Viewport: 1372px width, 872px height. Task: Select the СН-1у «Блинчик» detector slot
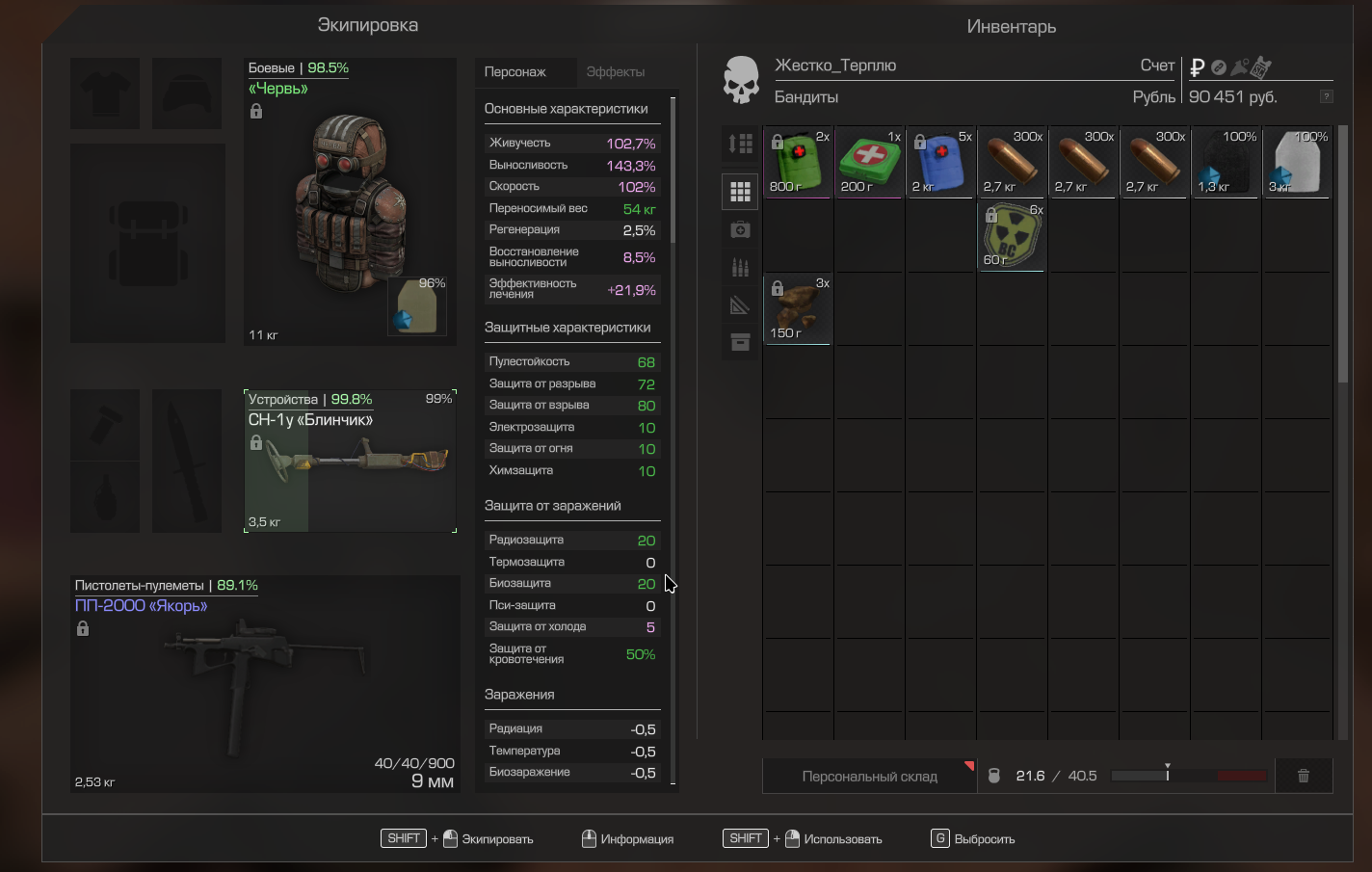pyautogui.click(x=350, y=461)
